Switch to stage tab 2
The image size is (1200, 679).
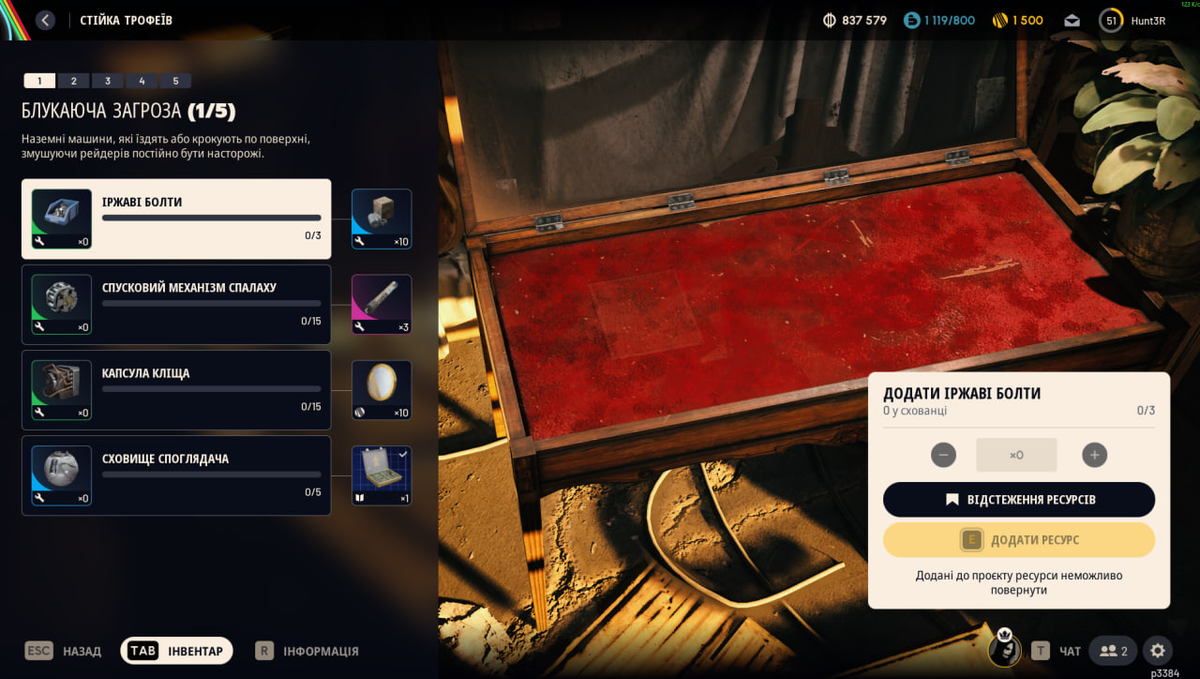(x=73, y=81)
